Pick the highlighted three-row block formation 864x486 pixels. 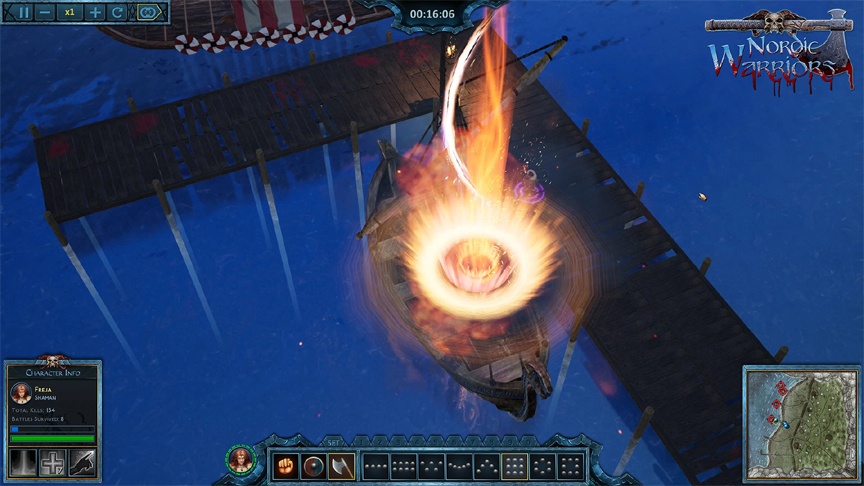point(514,466)
